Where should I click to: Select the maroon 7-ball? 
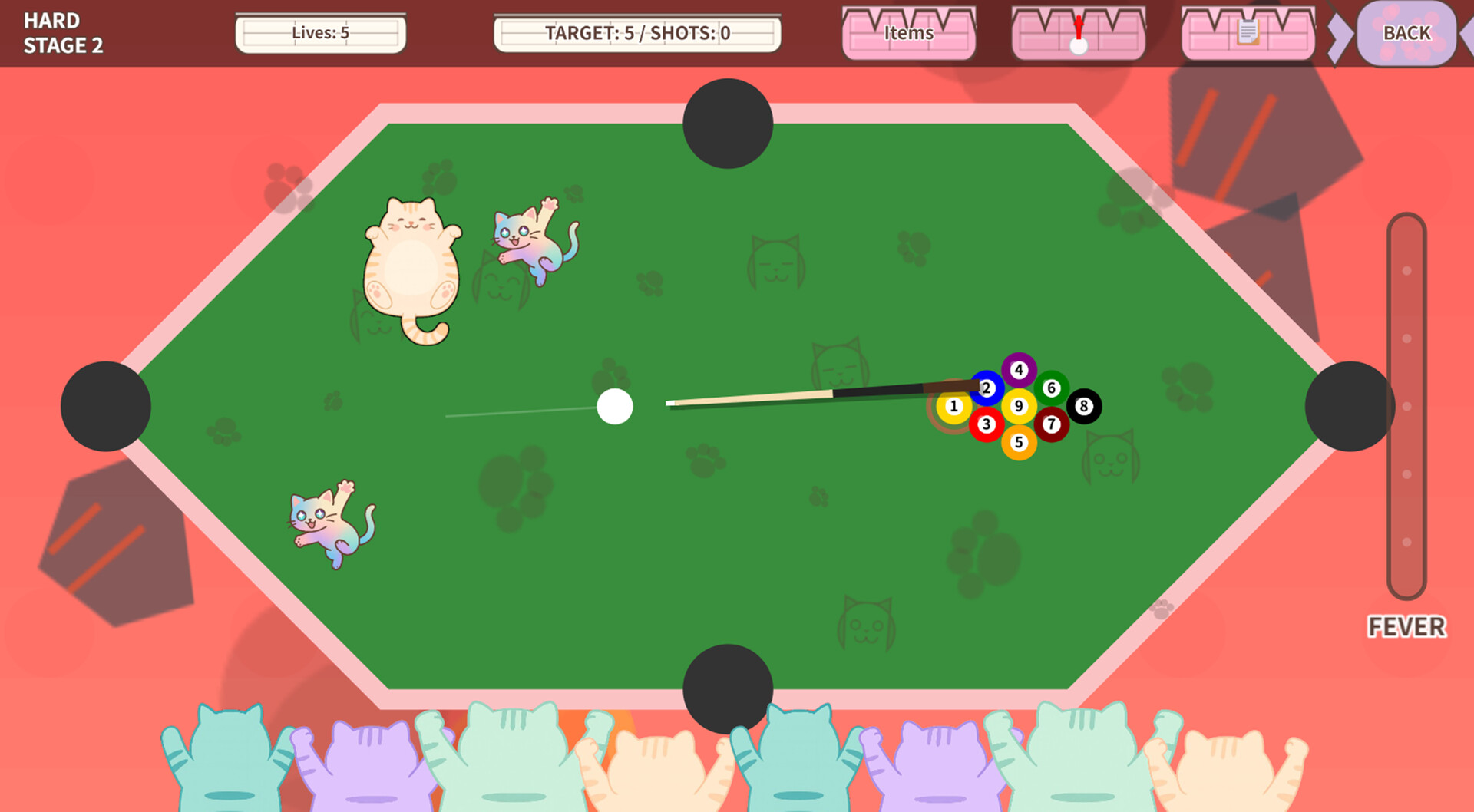pos(1051,424)
